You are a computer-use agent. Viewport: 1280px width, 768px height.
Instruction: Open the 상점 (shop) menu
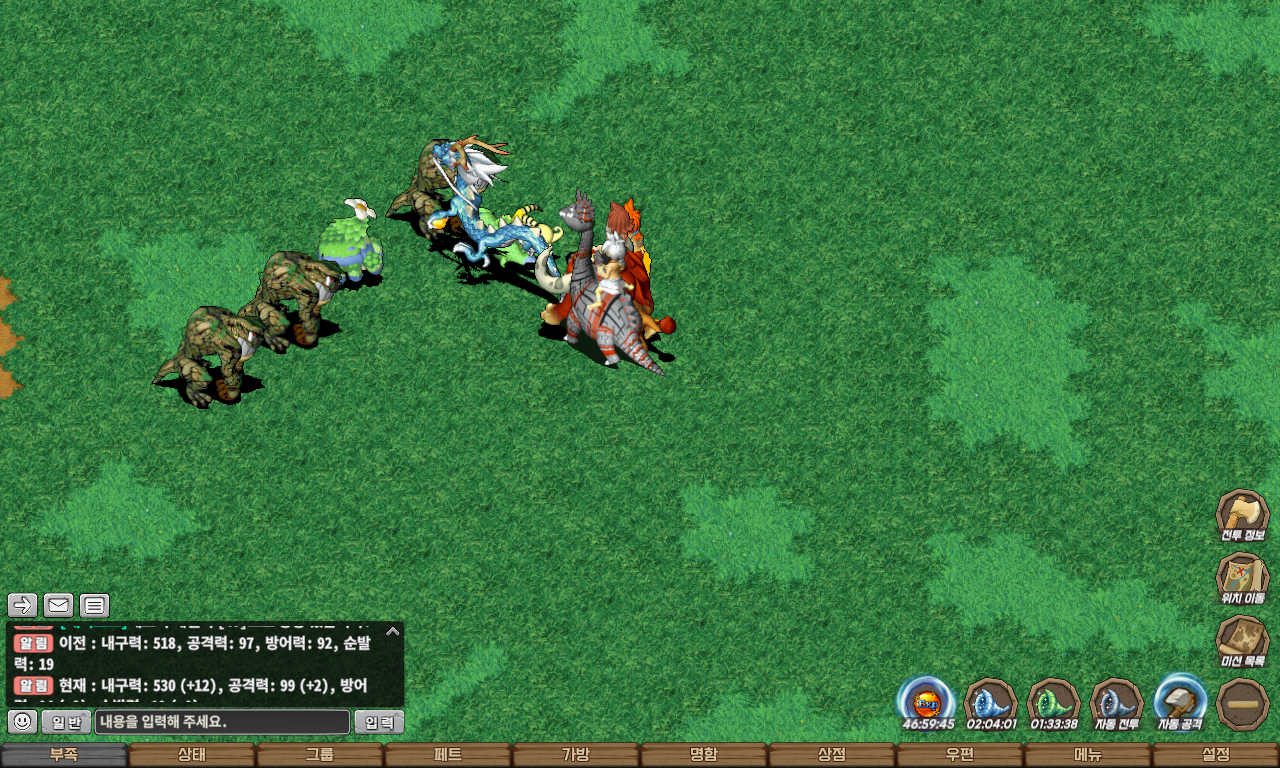[832, 755]
